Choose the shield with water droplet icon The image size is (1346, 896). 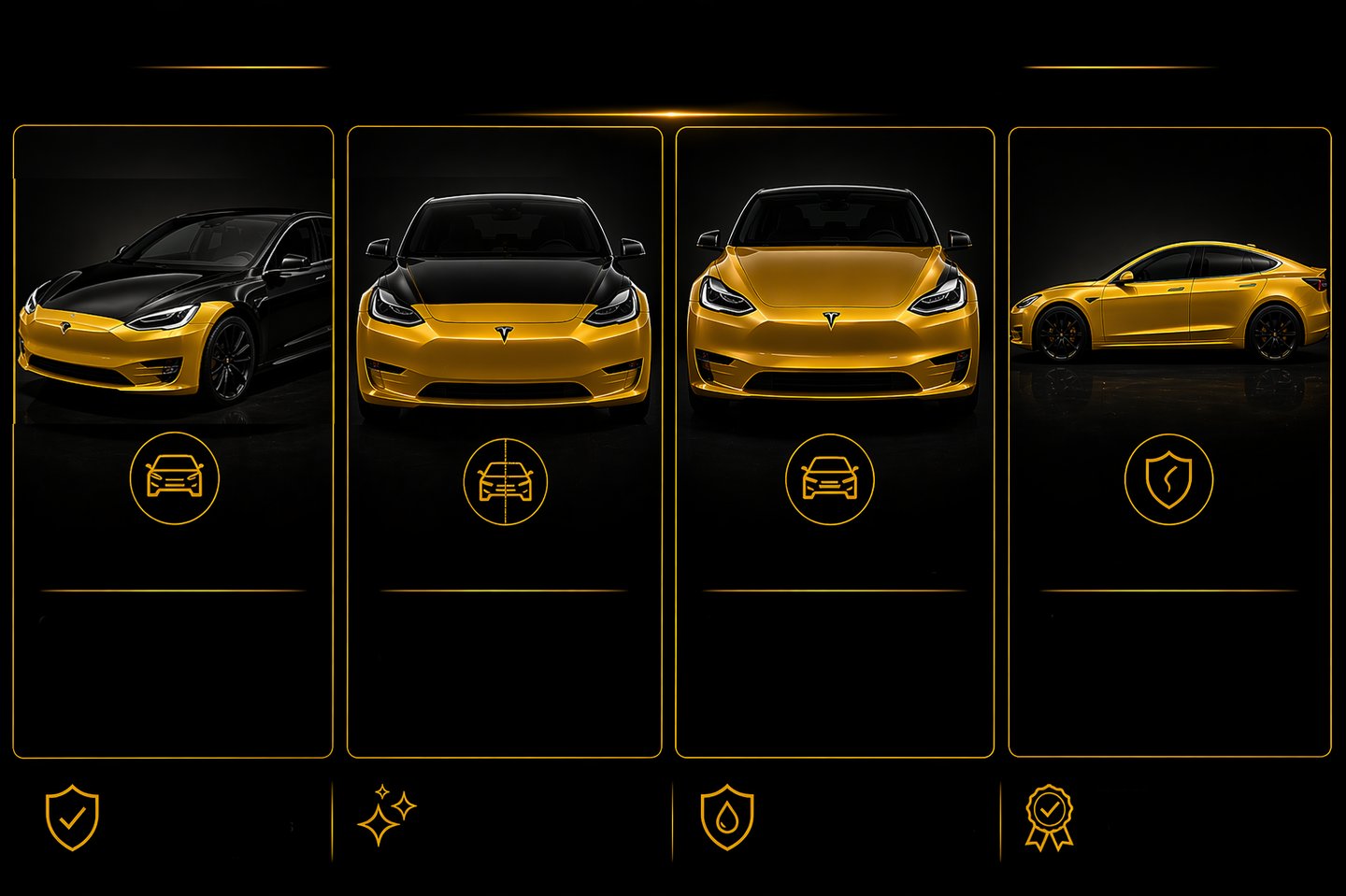point(727,818)
